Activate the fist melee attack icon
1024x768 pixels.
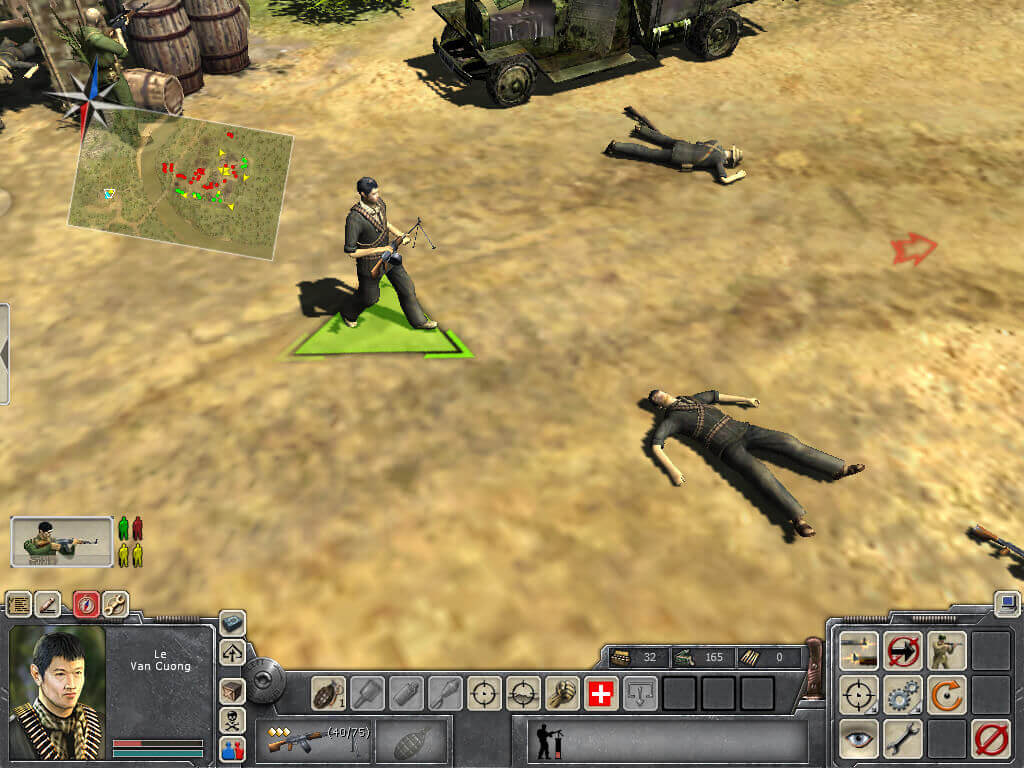[x=562, y=693]
